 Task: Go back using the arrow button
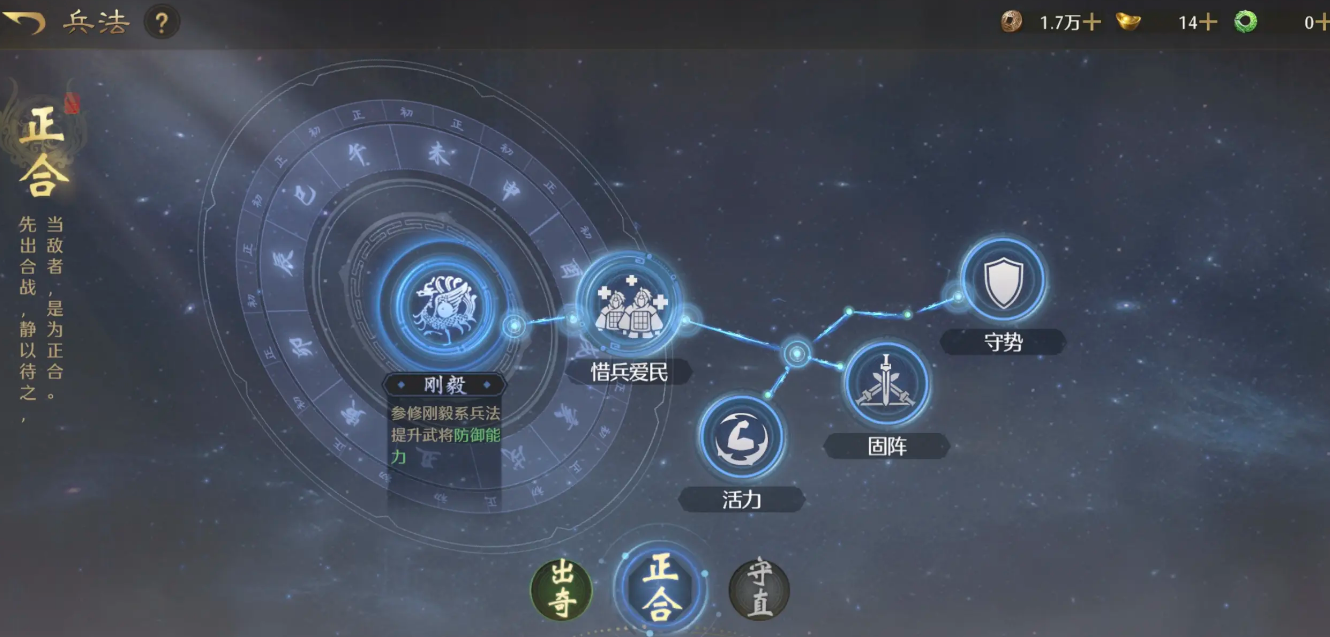[24, 22]
